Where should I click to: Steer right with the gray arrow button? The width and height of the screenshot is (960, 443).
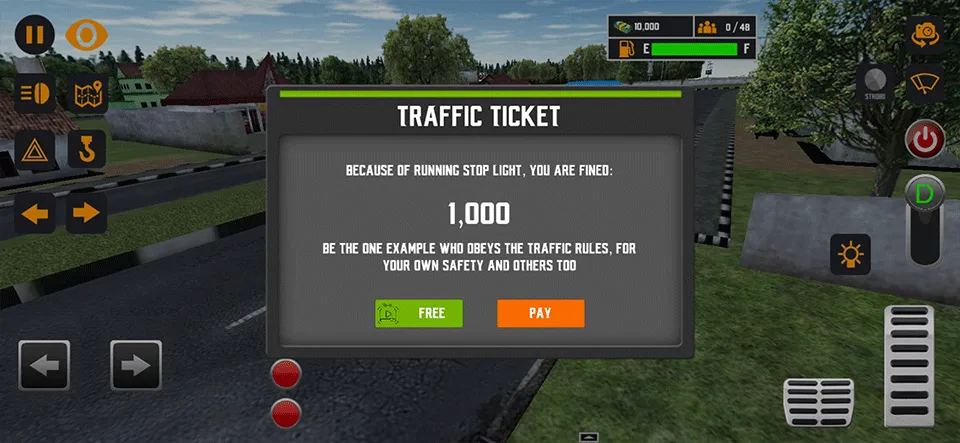tap(136, 365)
